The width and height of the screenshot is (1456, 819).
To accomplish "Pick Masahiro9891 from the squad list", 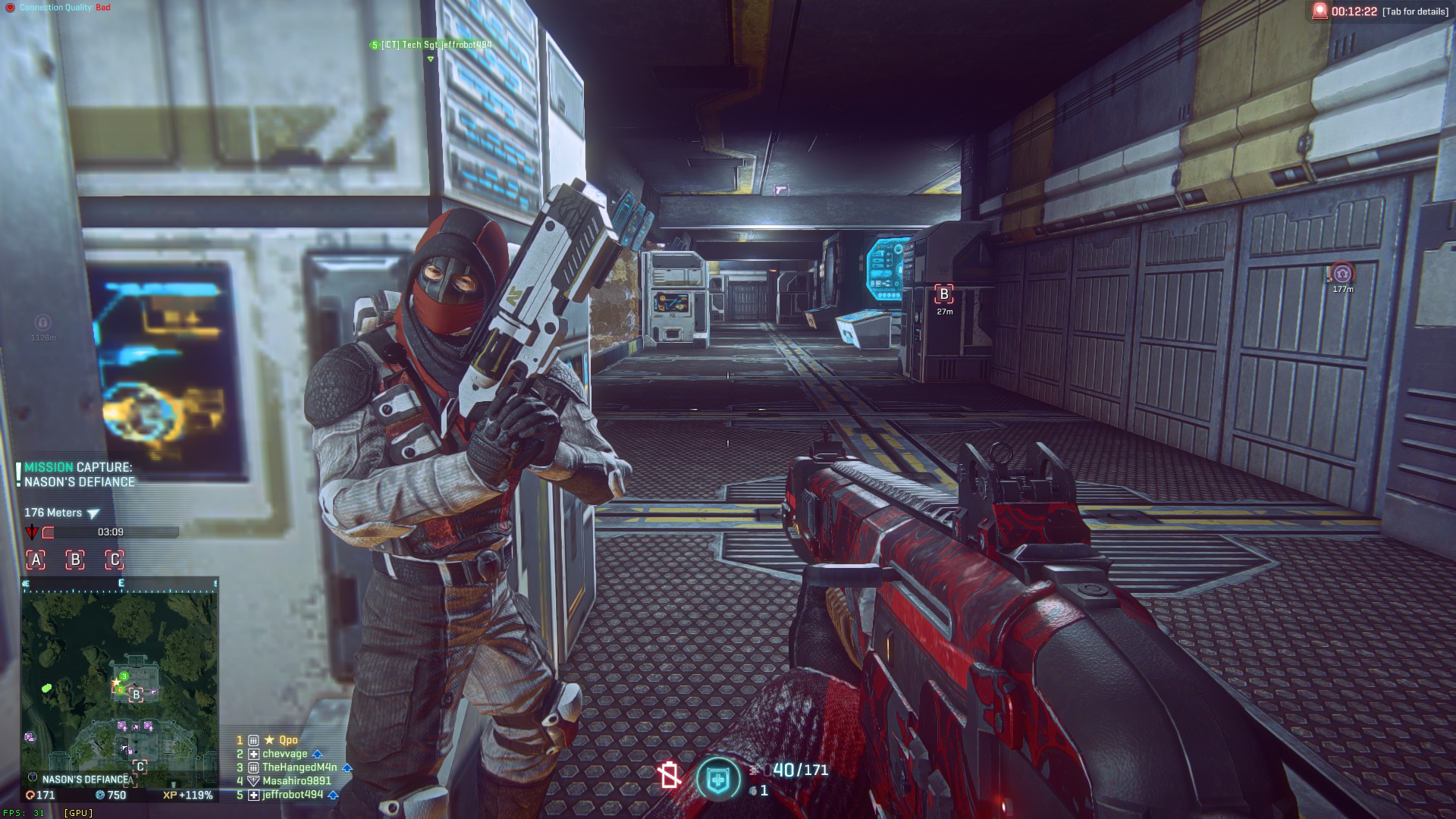I will click(x=297, y=781).
